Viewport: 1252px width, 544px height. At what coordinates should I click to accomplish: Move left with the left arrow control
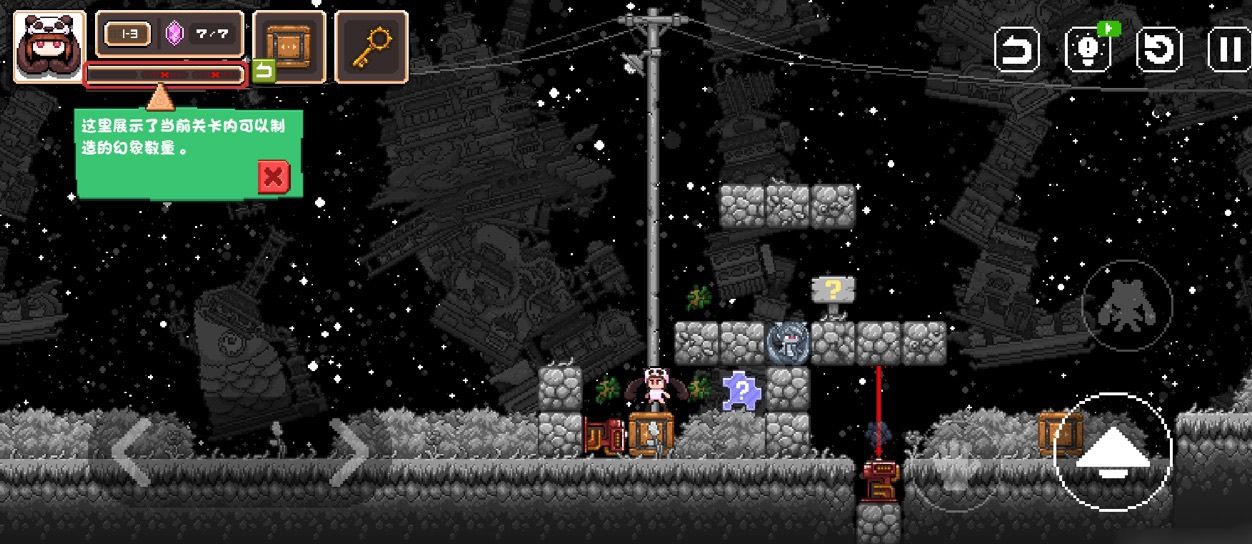(x=131, y=452)
